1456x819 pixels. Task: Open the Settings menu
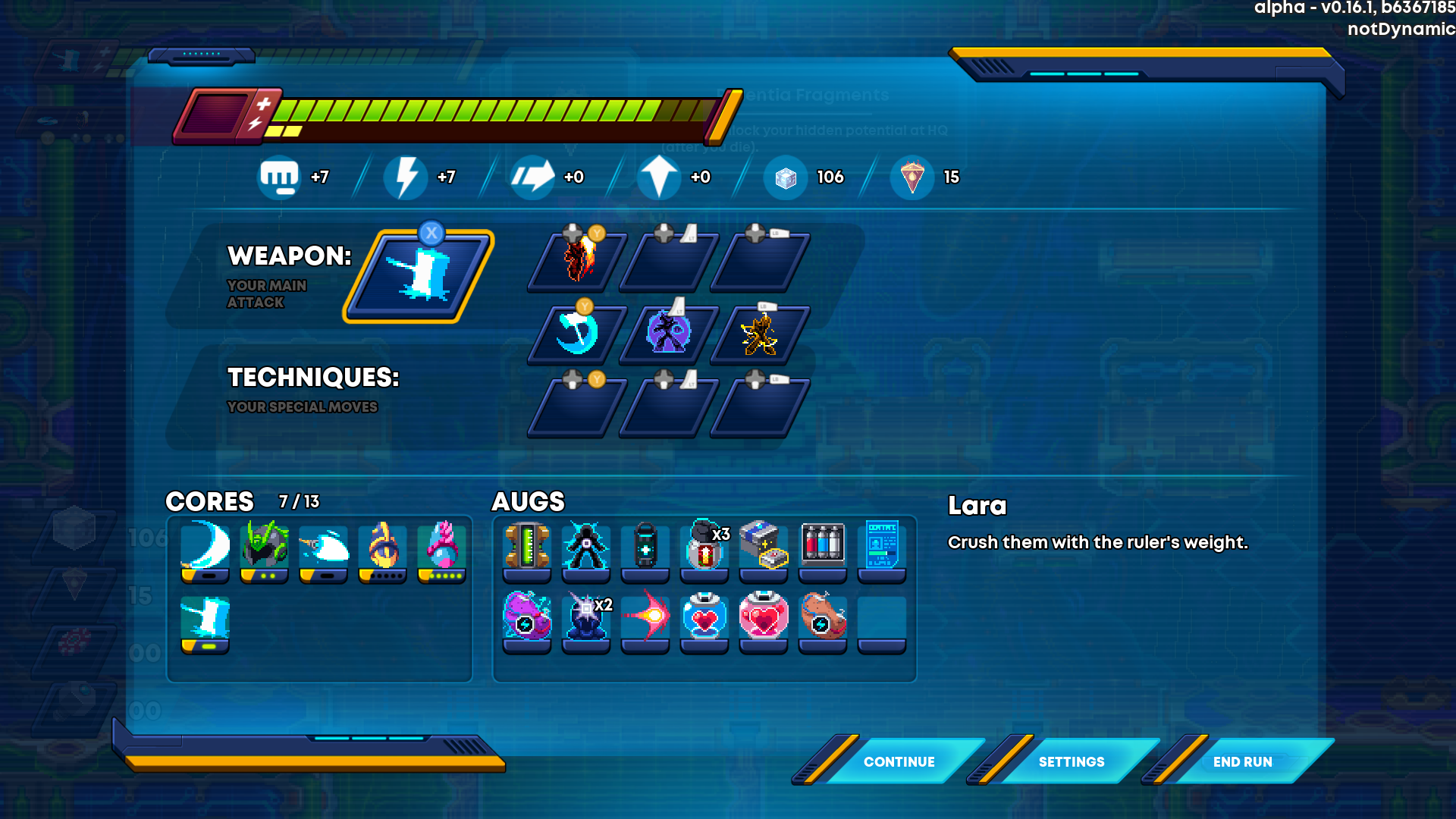click(1071, 761)
